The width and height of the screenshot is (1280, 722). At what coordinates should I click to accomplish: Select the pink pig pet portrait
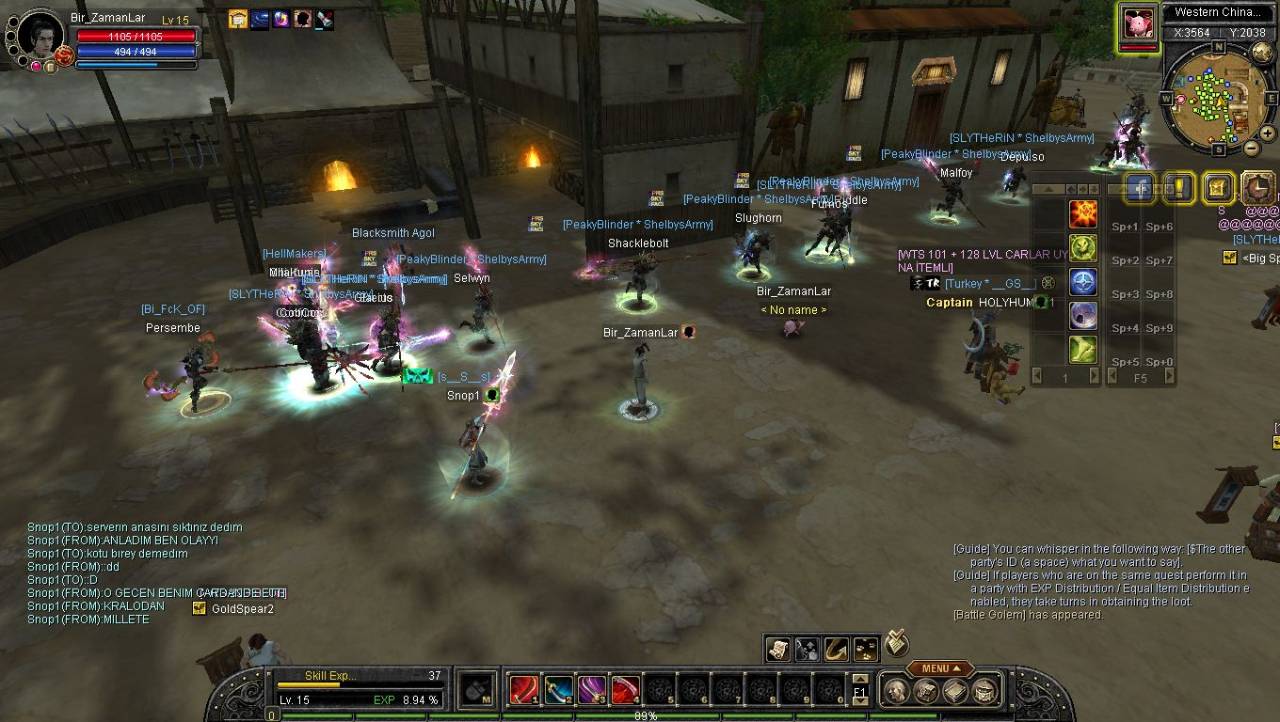(x=1136, y=24)
